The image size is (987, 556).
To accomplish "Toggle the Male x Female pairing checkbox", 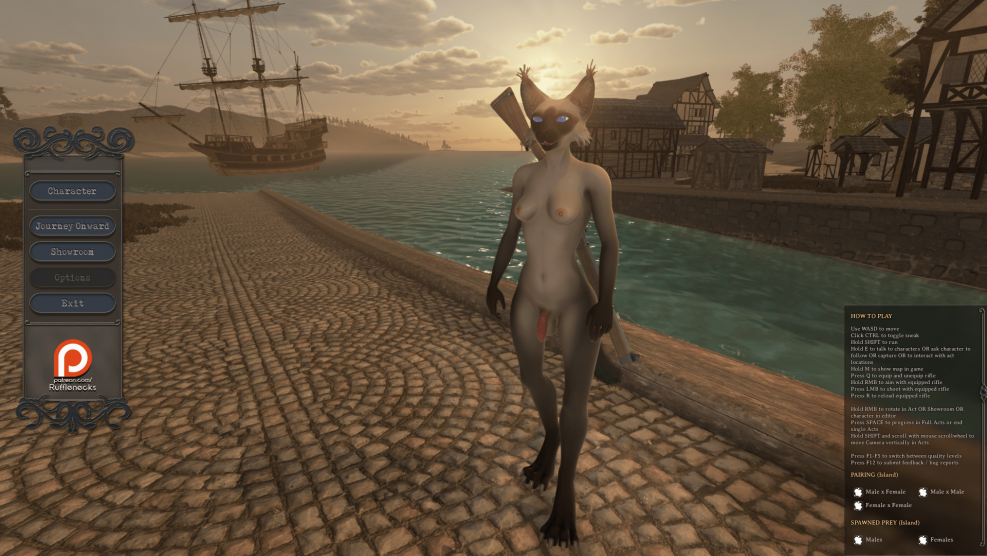I will click(x=858, y=492).
